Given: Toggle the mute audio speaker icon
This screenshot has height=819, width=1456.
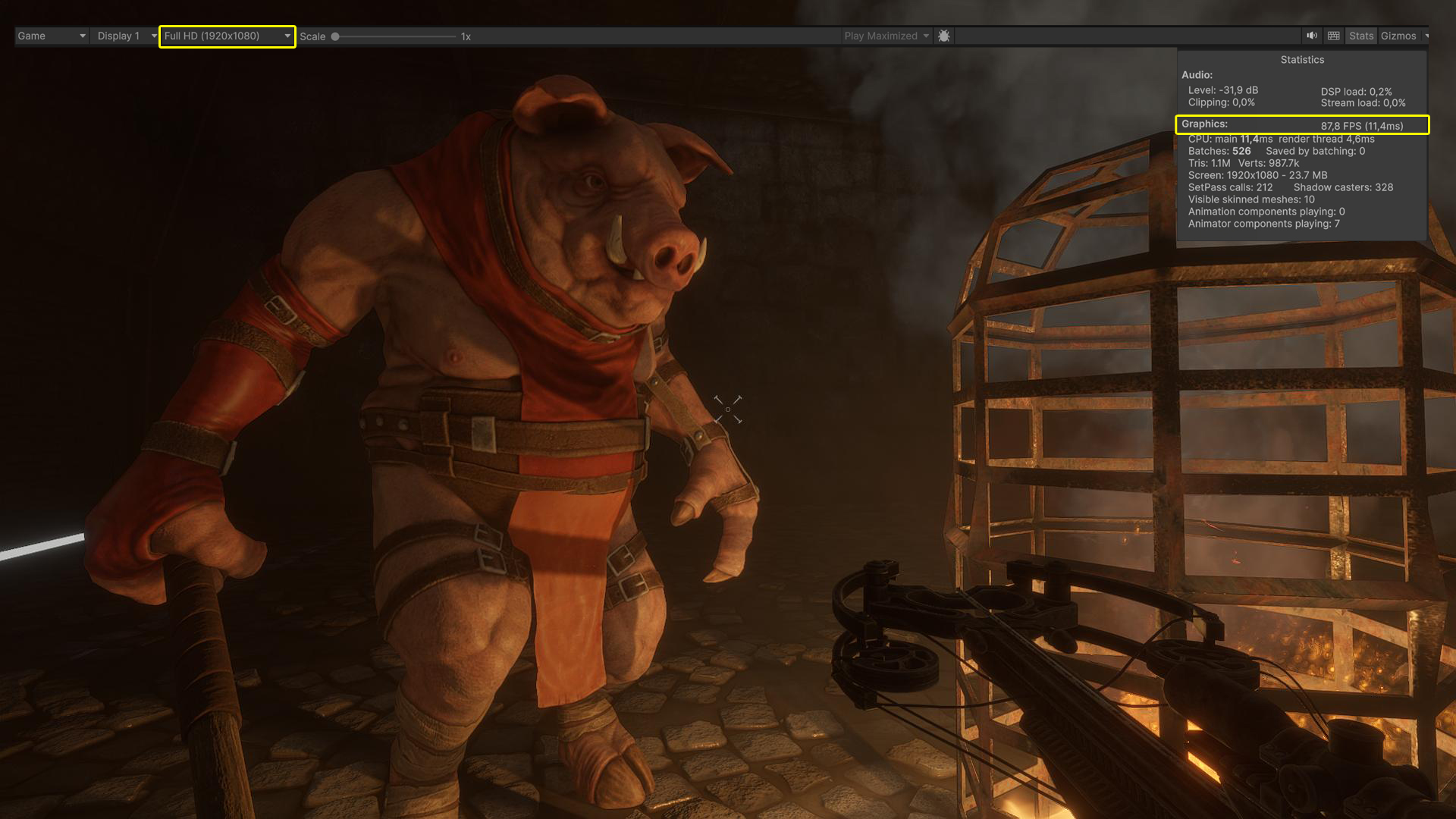Looking at the screenshot, I should (x=1312, y=36).
